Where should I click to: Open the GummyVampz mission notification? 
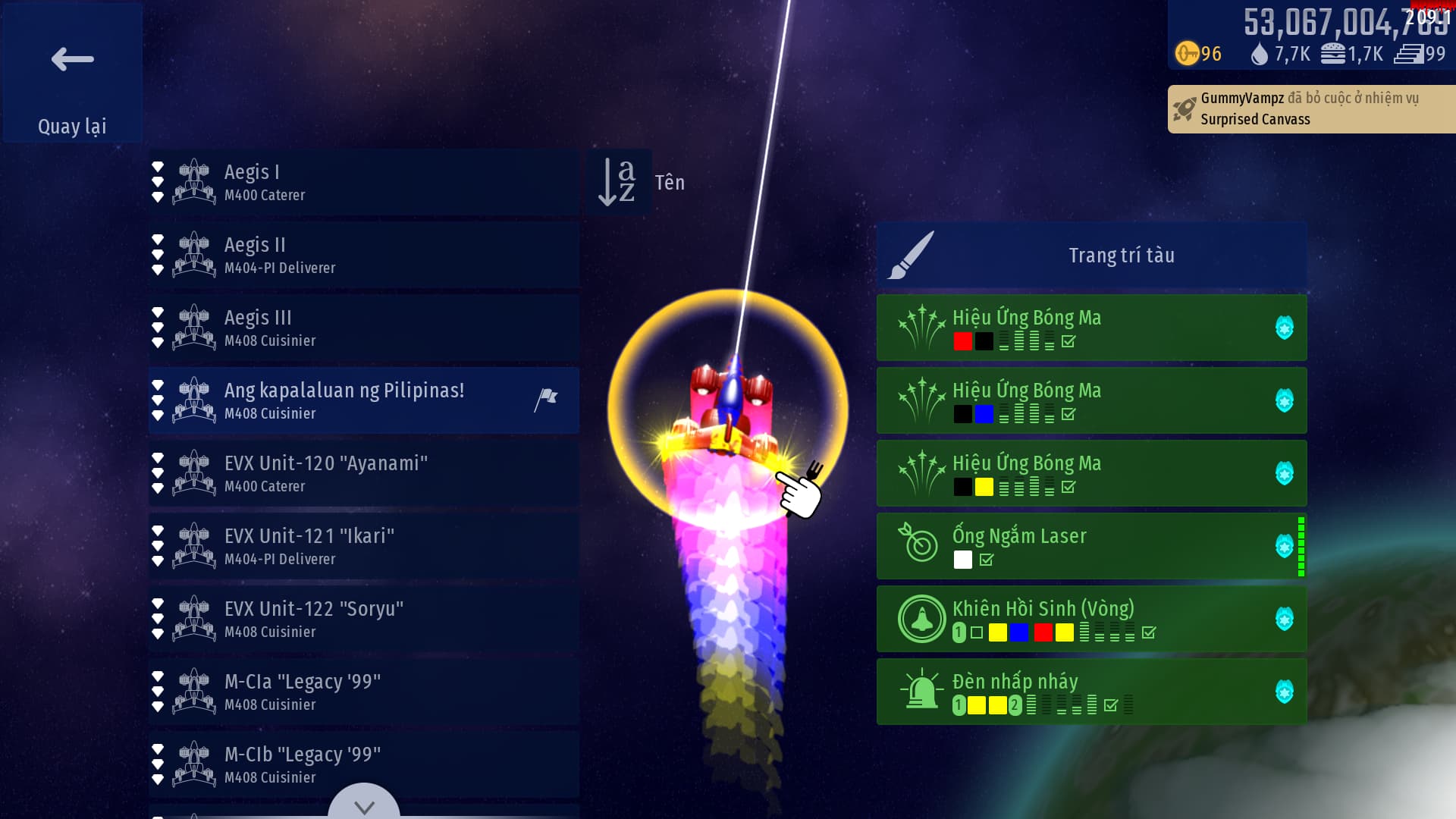click(1310, 108)
